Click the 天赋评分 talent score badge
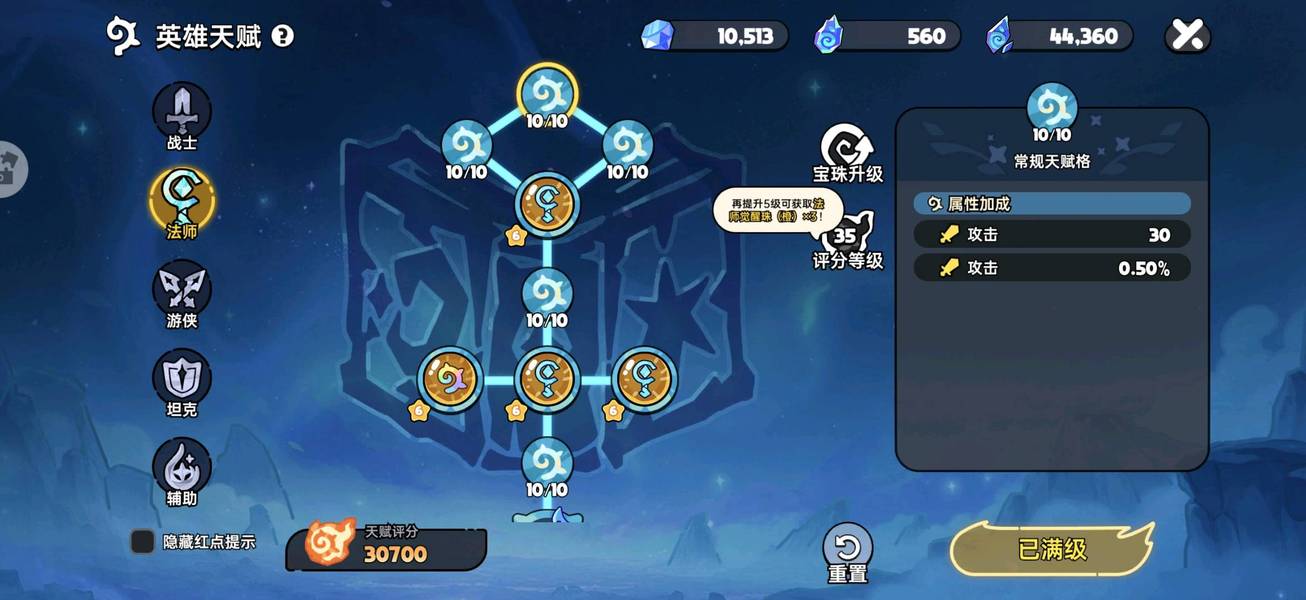Image resolution: width=1306 pixels, height=600 pixels. tap(386, 548)
